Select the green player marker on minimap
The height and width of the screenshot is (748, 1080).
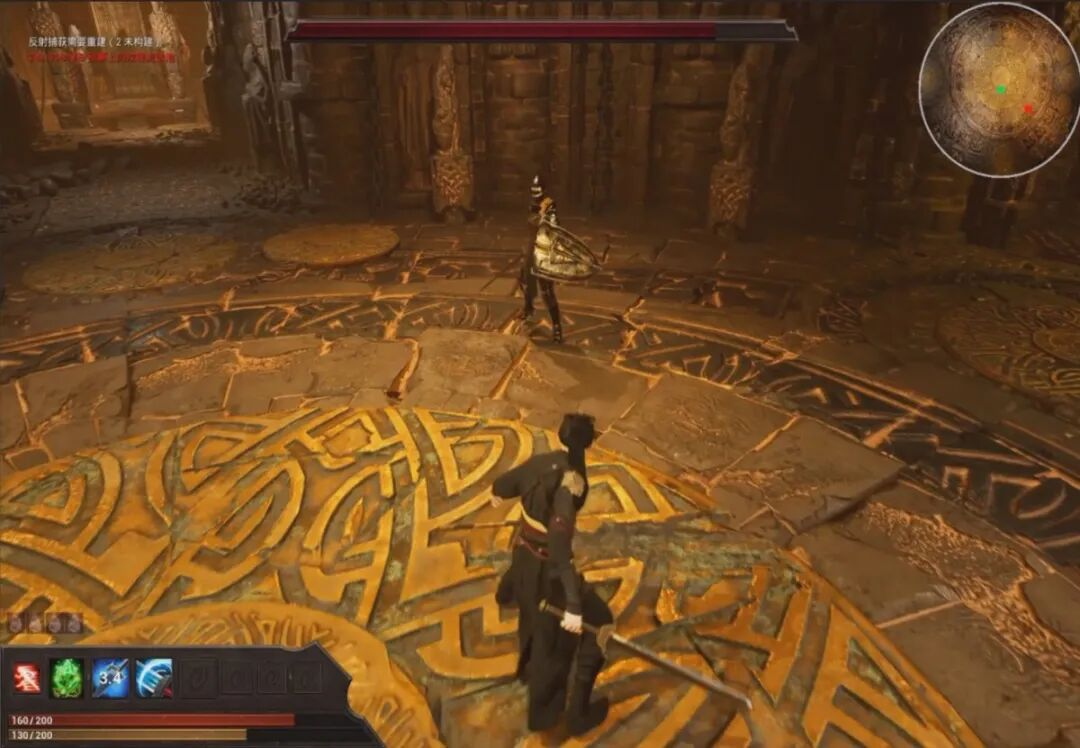pyautogui.click(x=1000, y=90)
